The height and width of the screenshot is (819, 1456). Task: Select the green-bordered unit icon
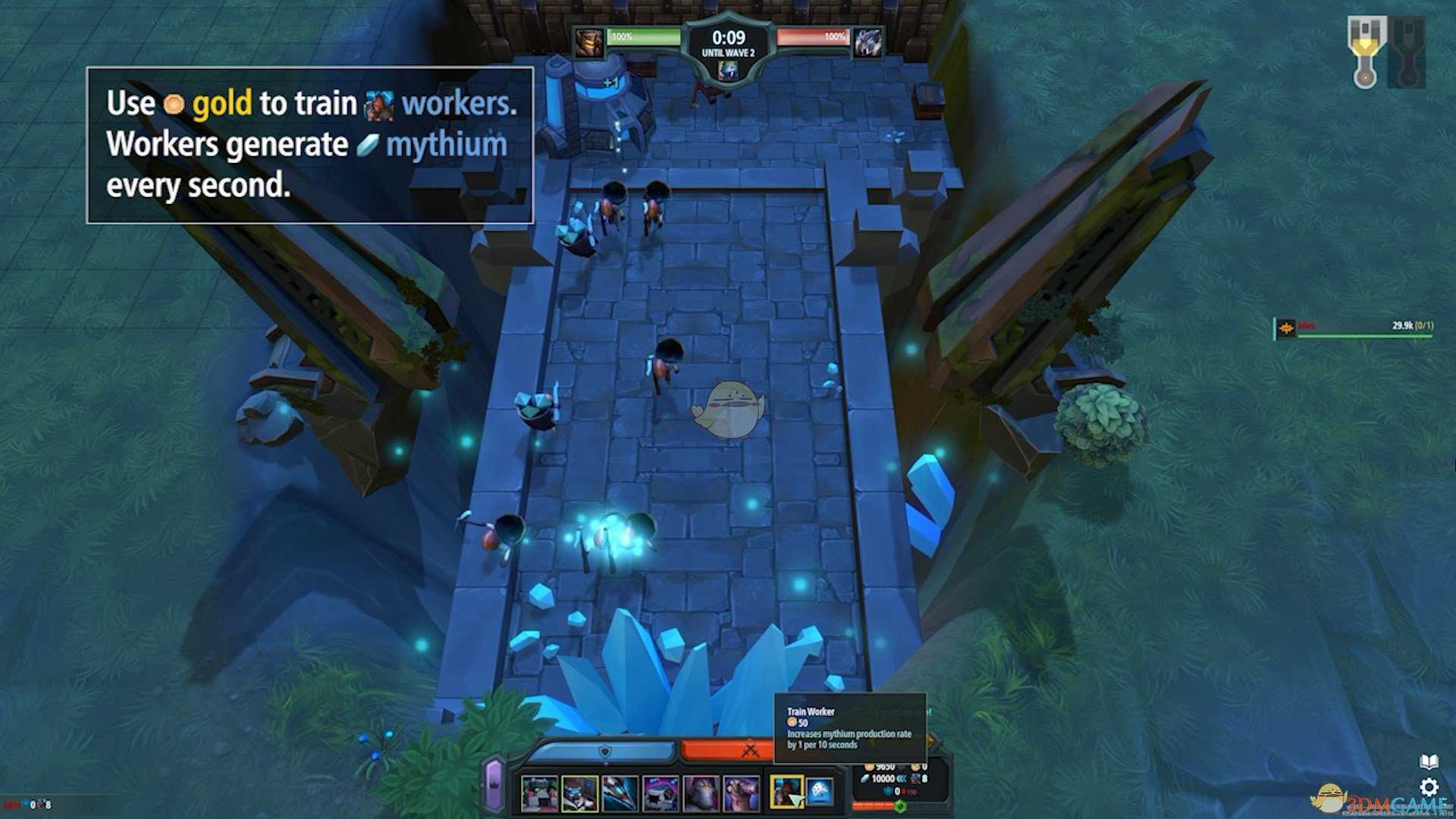pos(579,793)
